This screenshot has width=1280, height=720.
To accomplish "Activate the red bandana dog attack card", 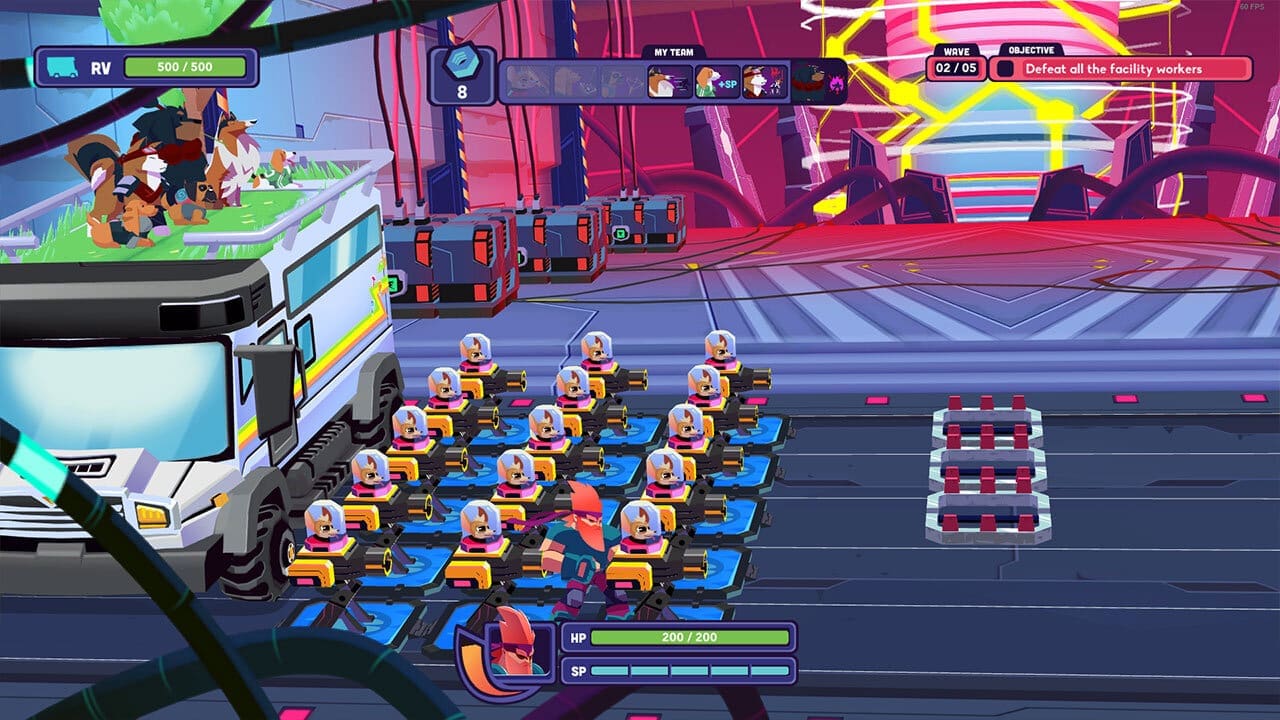I will [x=765, y=81].
